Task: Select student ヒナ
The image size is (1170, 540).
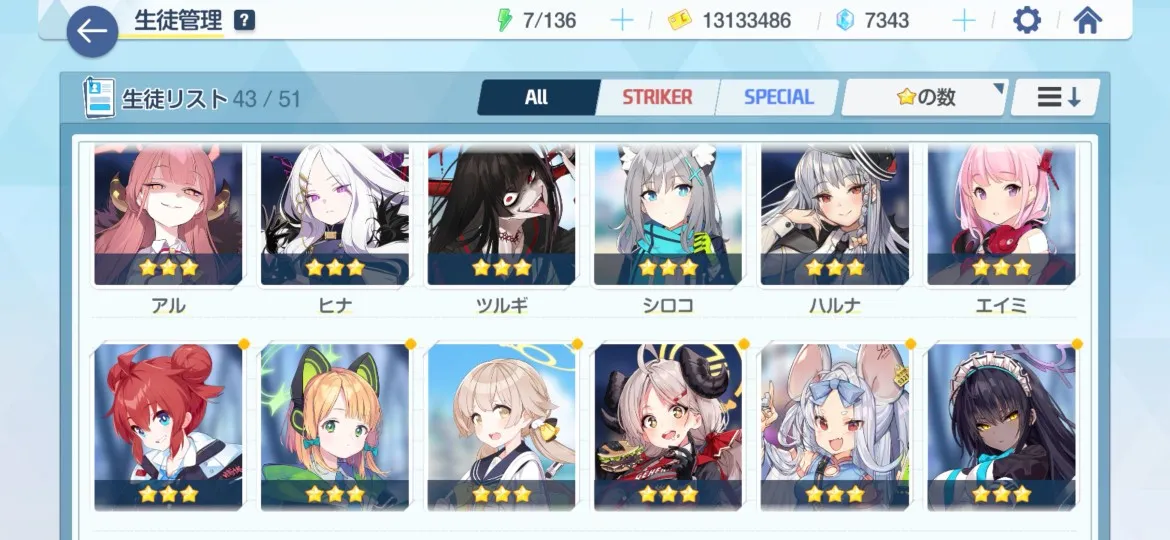Action: 335,216
